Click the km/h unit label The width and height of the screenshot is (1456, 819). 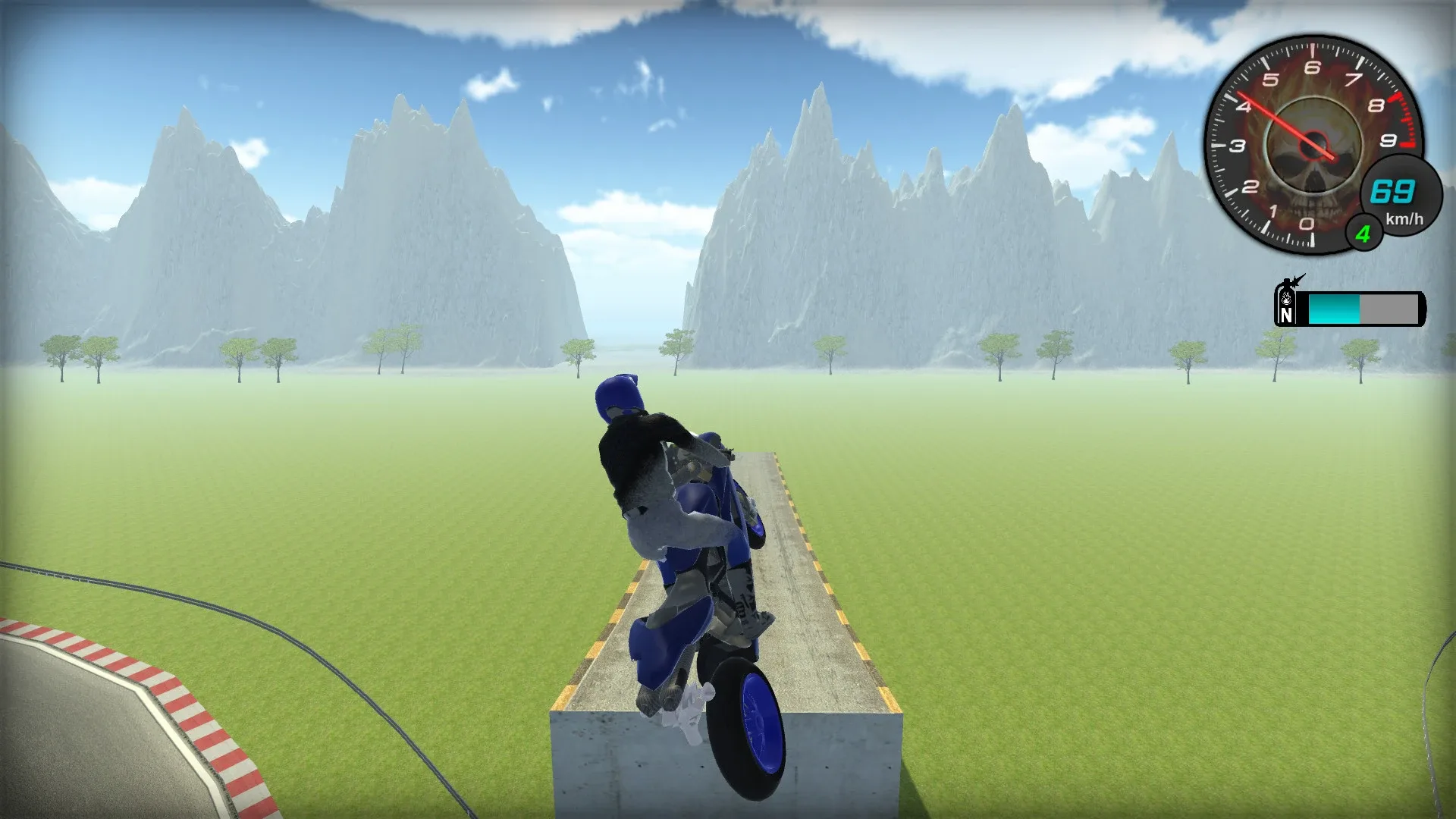[1404, 218]
